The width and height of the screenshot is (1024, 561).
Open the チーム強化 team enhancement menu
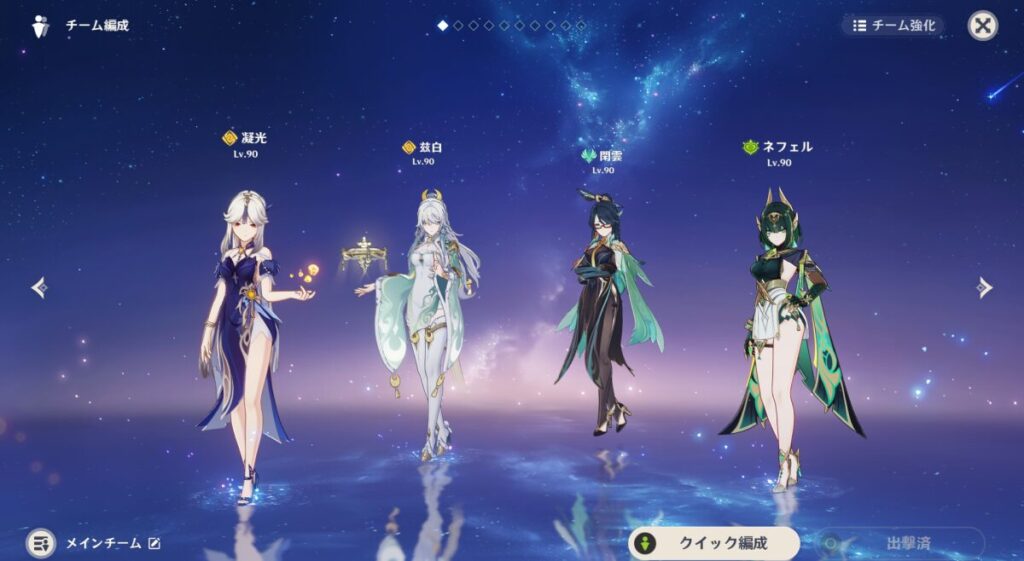tap(892, 26)
